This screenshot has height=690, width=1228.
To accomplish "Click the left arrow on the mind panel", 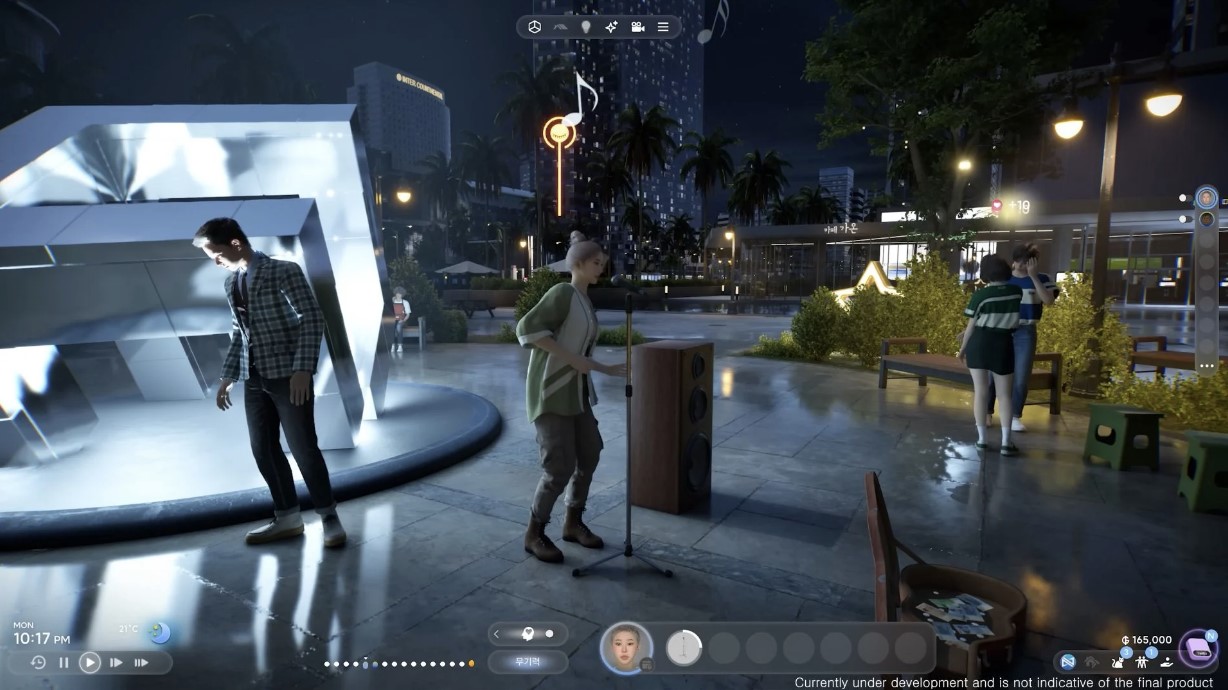I will 497,634.
